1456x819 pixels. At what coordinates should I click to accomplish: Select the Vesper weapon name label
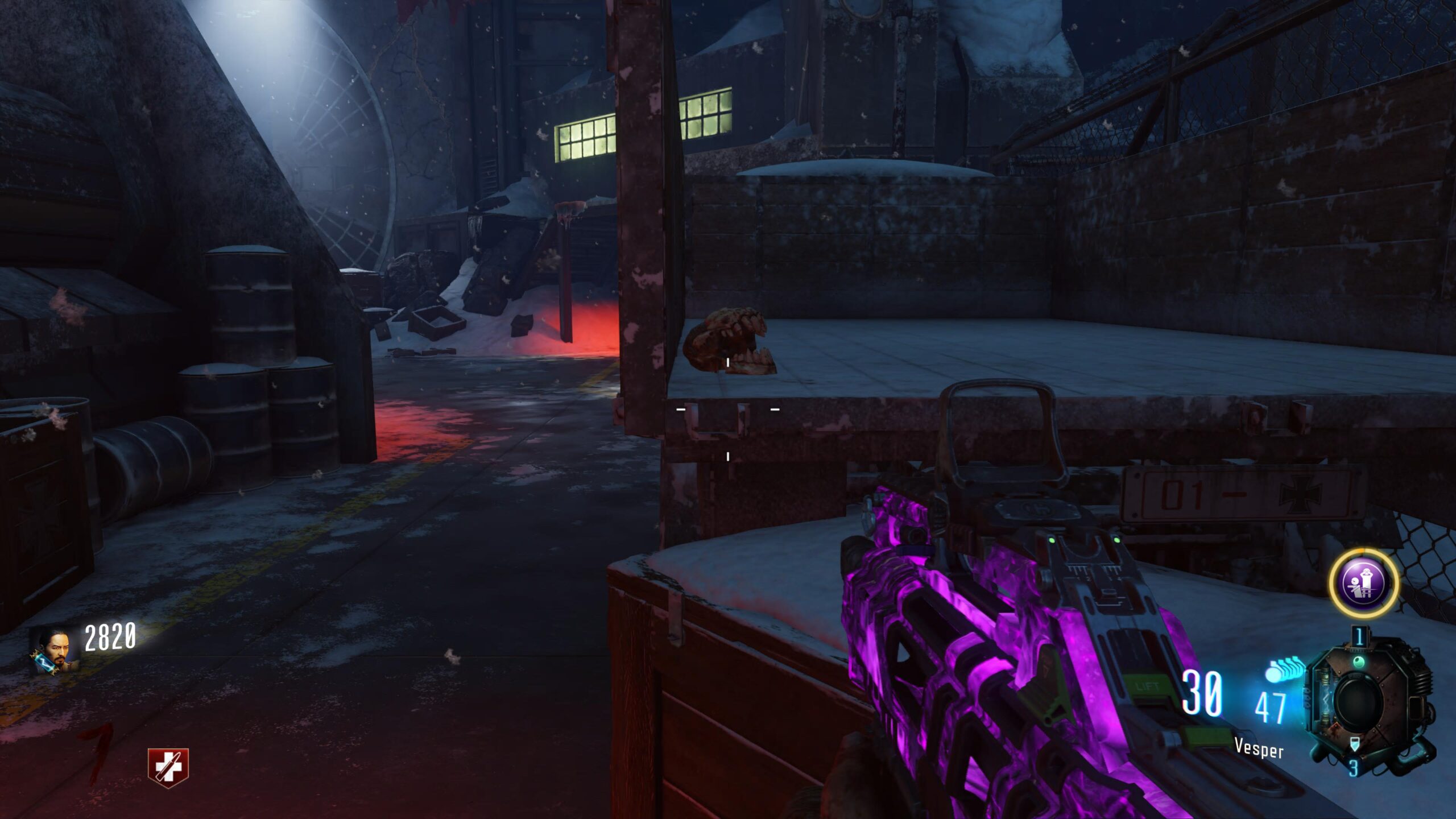(1259, 747)
